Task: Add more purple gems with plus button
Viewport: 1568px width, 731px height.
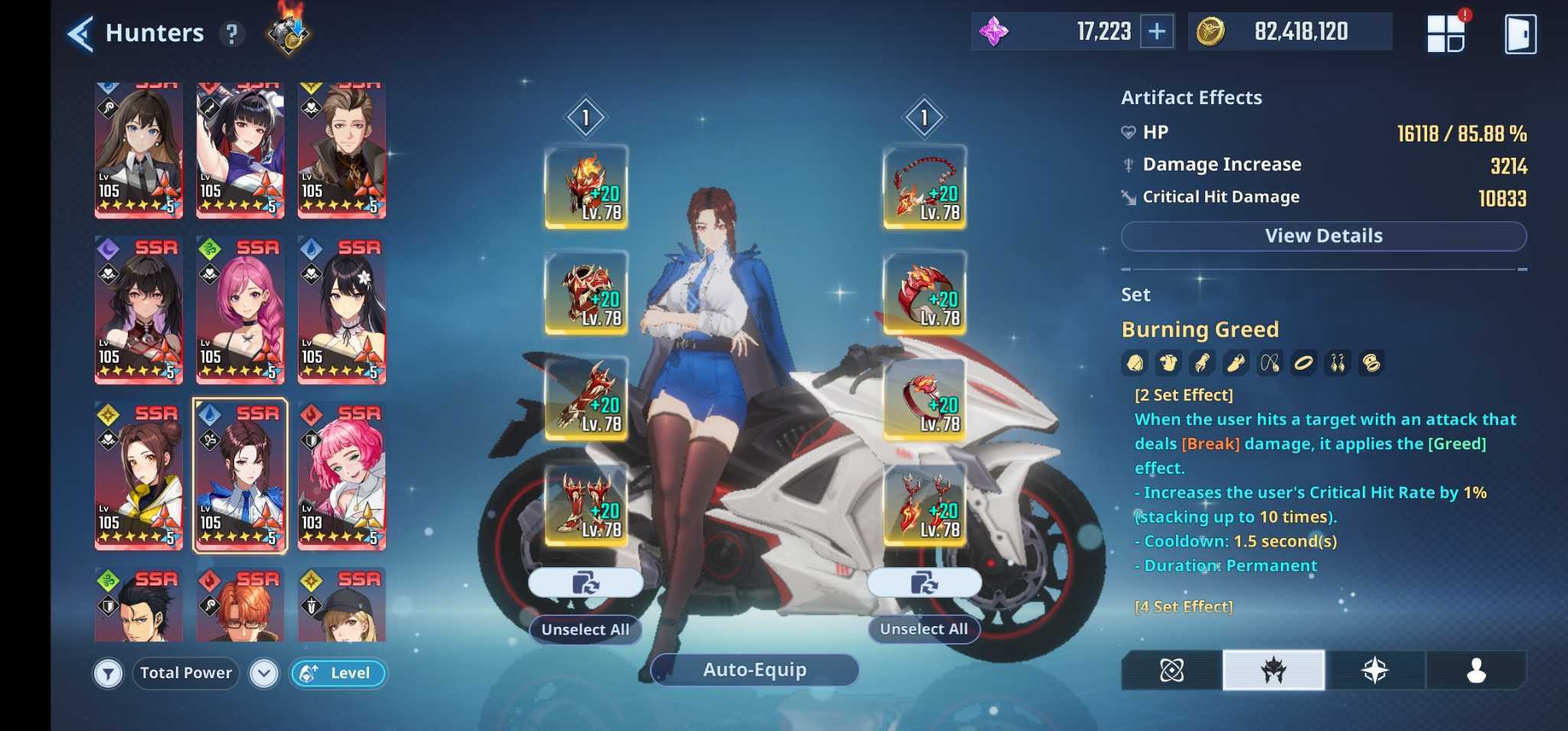Action: (1157, 32)
